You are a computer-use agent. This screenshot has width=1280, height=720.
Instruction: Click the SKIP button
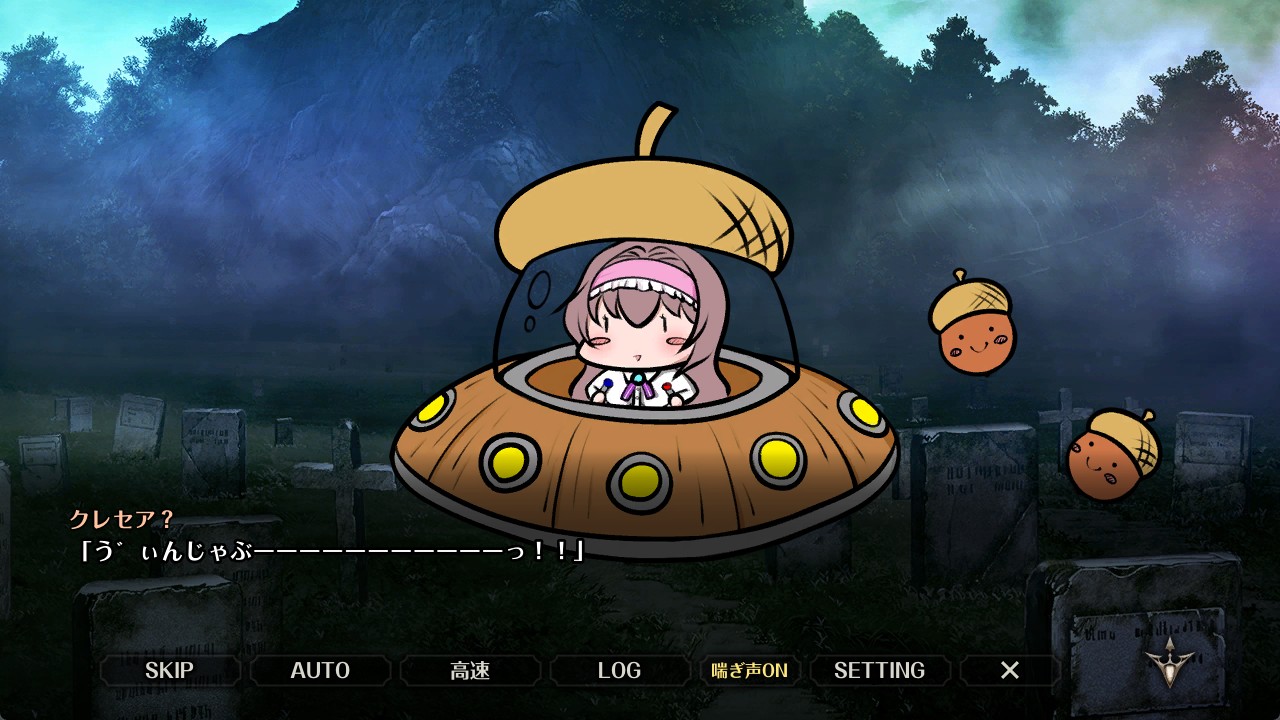(x=169, y=670)
